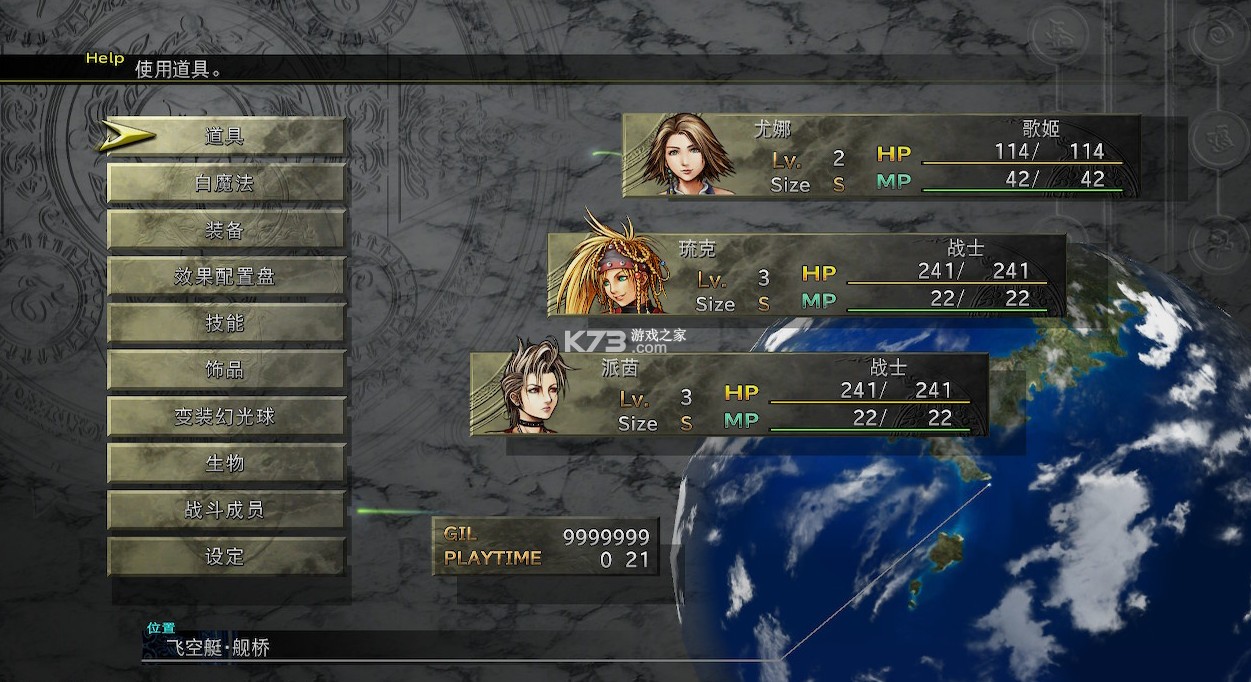The width and height of the screenshot is (1251, 682).
Task: Open the 变装幻光球 dressphere menu
Action: point(225,417)
